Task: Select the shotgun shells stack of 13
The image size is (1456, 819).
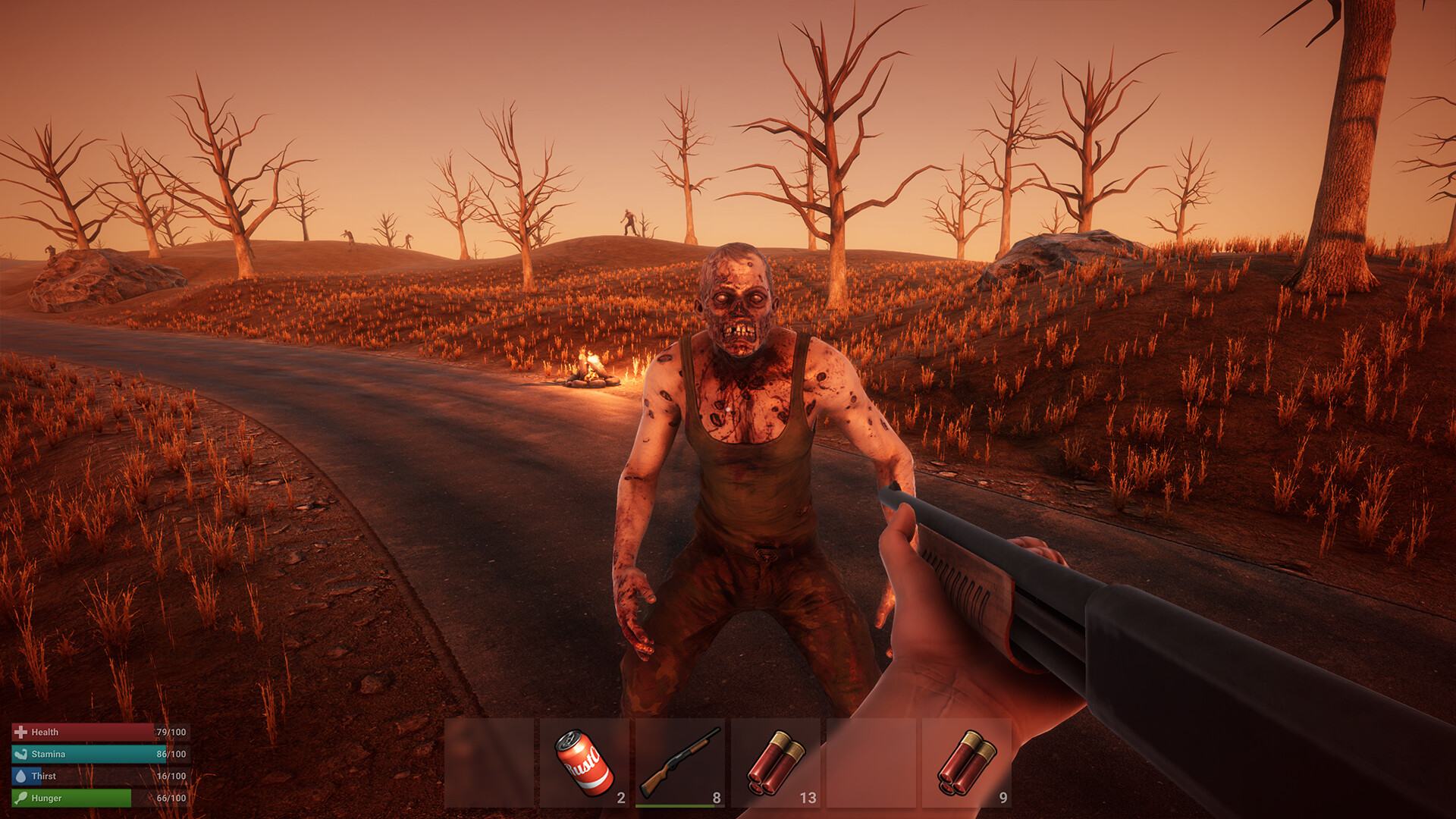Action: click(x=776, y=762)
